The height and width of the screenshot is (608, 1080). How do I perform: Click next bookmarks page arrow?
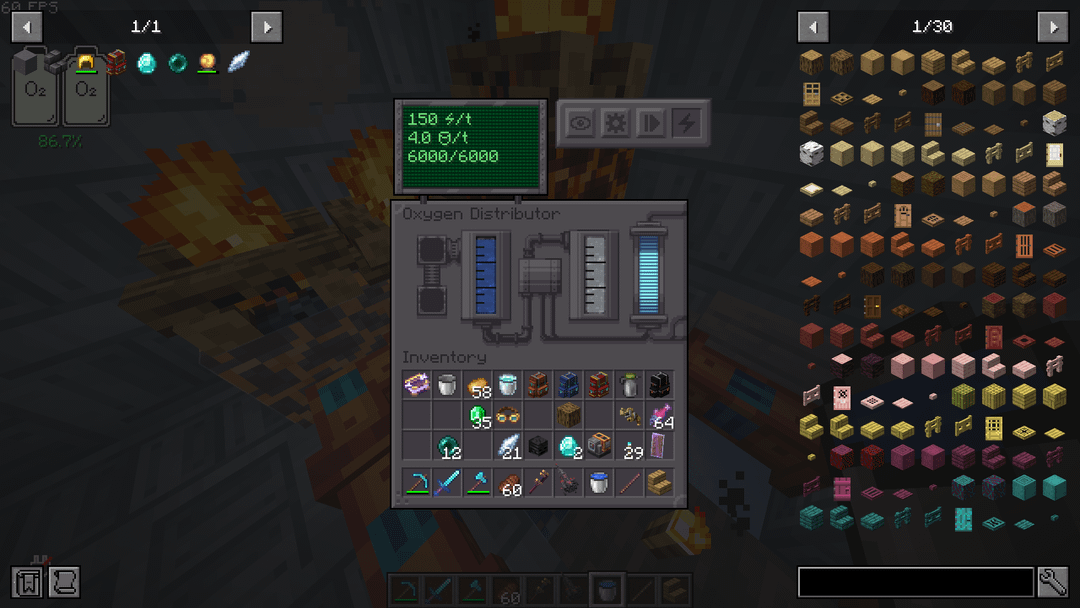tap(266, 27)
